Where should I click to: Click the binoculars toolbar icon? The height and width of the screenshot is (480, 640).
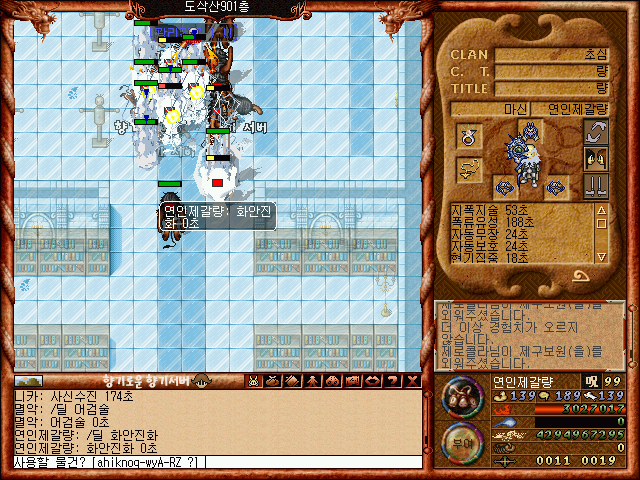pos(332,381)
